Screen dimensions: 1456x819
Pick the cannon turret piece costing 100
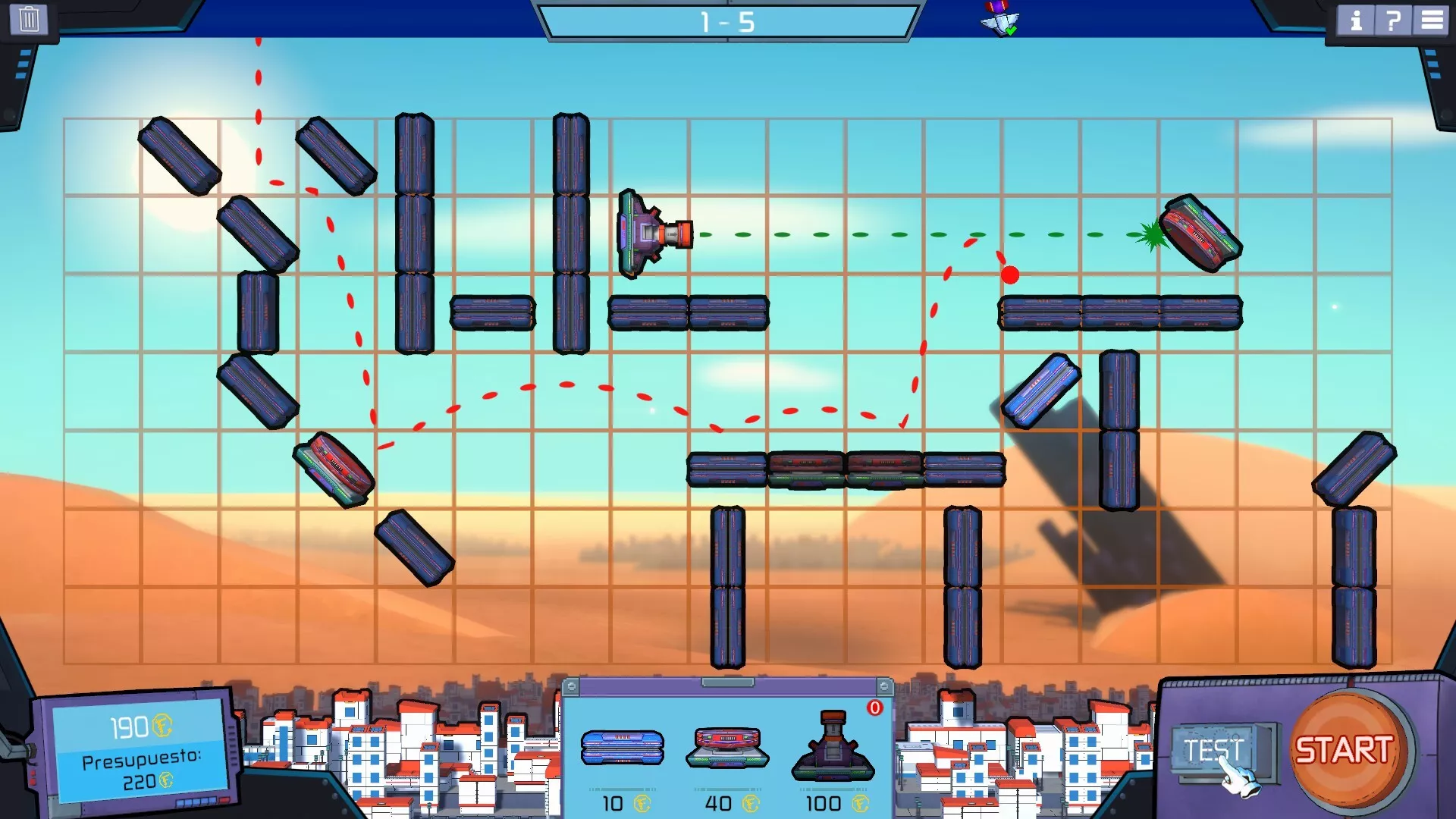833,747
